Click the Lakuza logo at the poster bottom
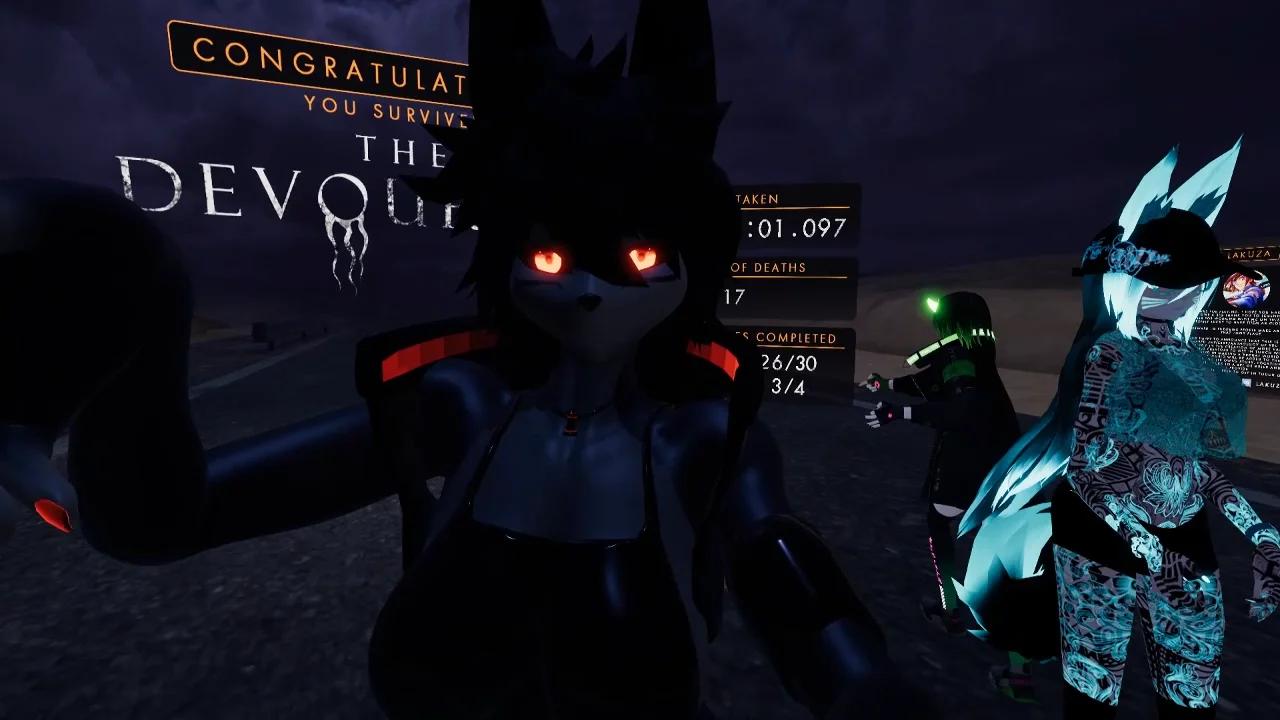1280x720 pixels. coord(1253,383)
